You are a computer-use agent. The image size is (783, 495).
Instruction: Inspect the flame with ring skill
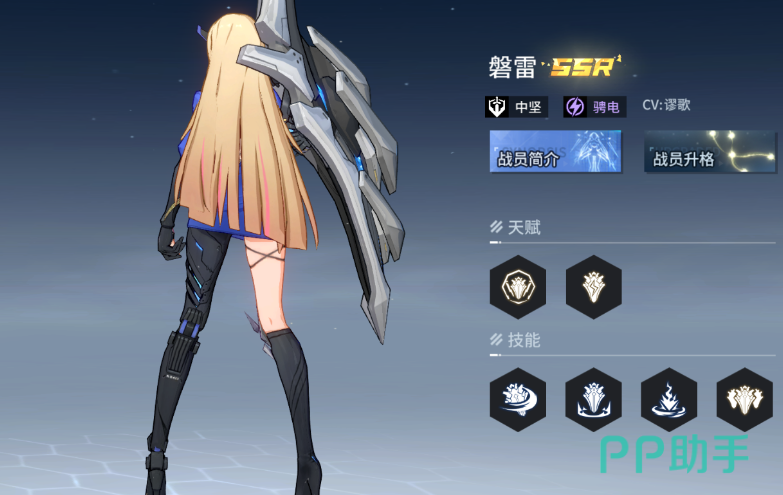pos(669,399)
